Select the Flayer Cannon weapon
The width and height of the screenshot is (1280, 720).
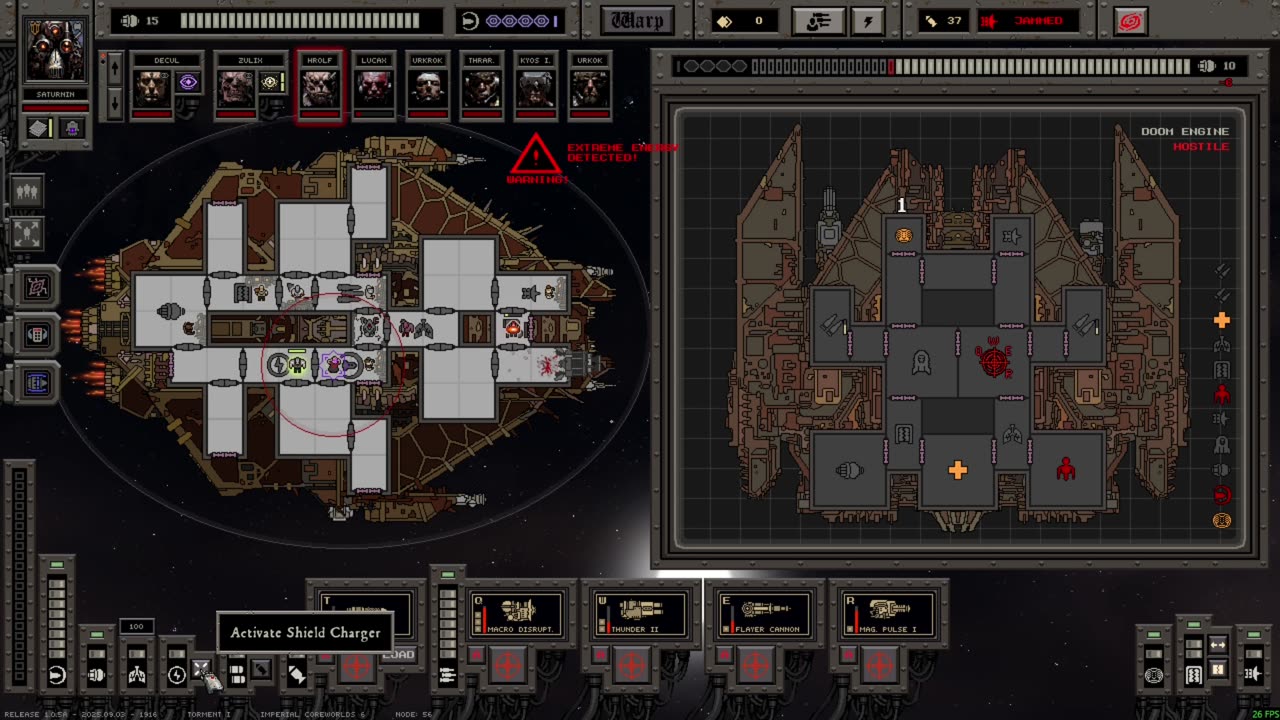pos(765,612)
